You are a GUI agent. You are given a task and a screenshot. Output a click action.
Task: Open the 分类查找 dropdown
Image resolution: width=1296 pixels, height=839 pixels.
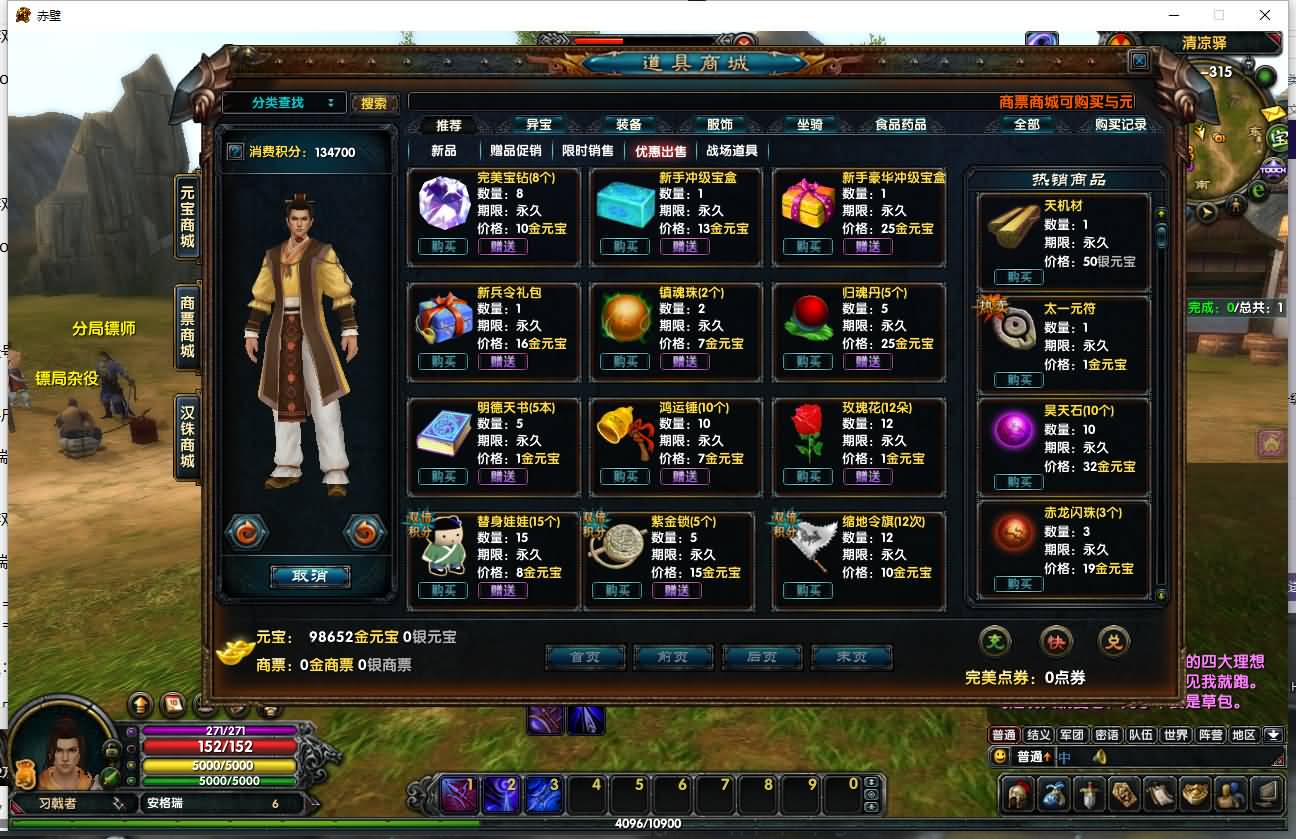[284, 103]
